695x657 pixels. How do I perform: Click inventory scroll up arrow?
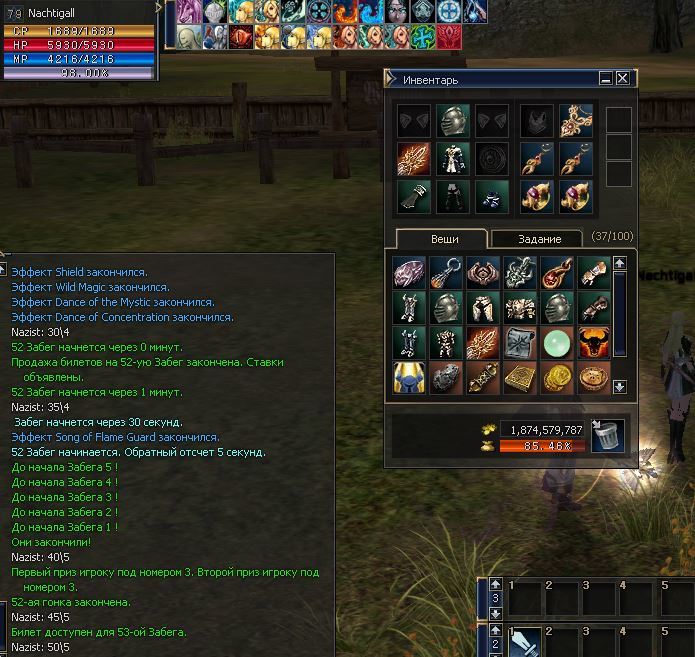(619, 263)
